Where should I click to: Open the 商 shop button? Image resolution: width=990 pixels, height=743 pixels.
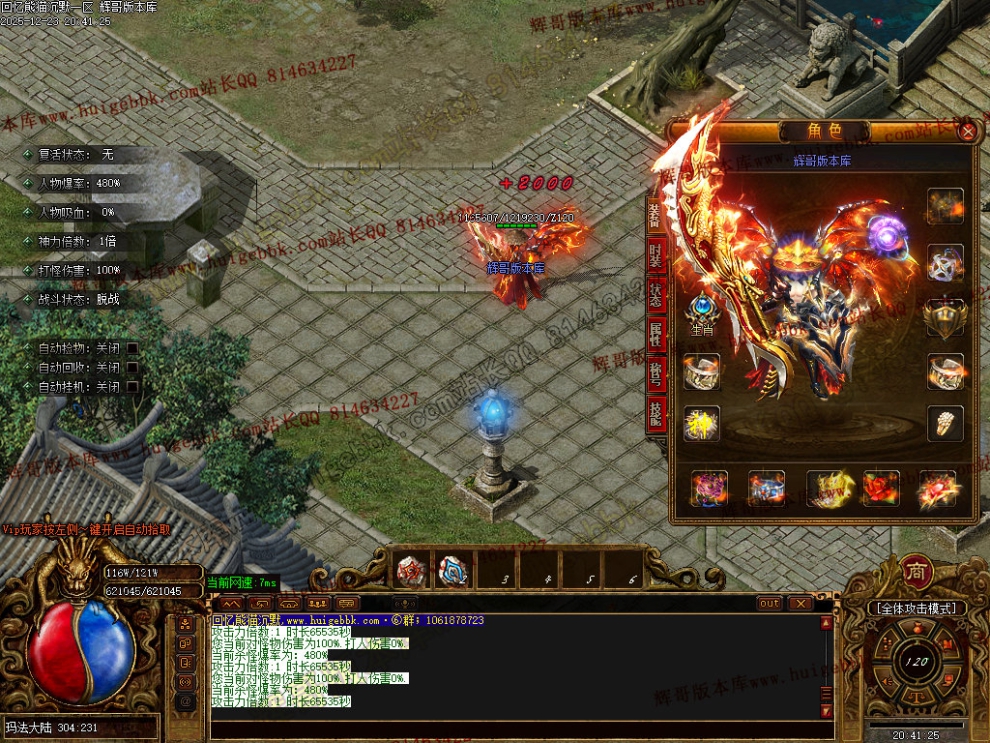917,571
